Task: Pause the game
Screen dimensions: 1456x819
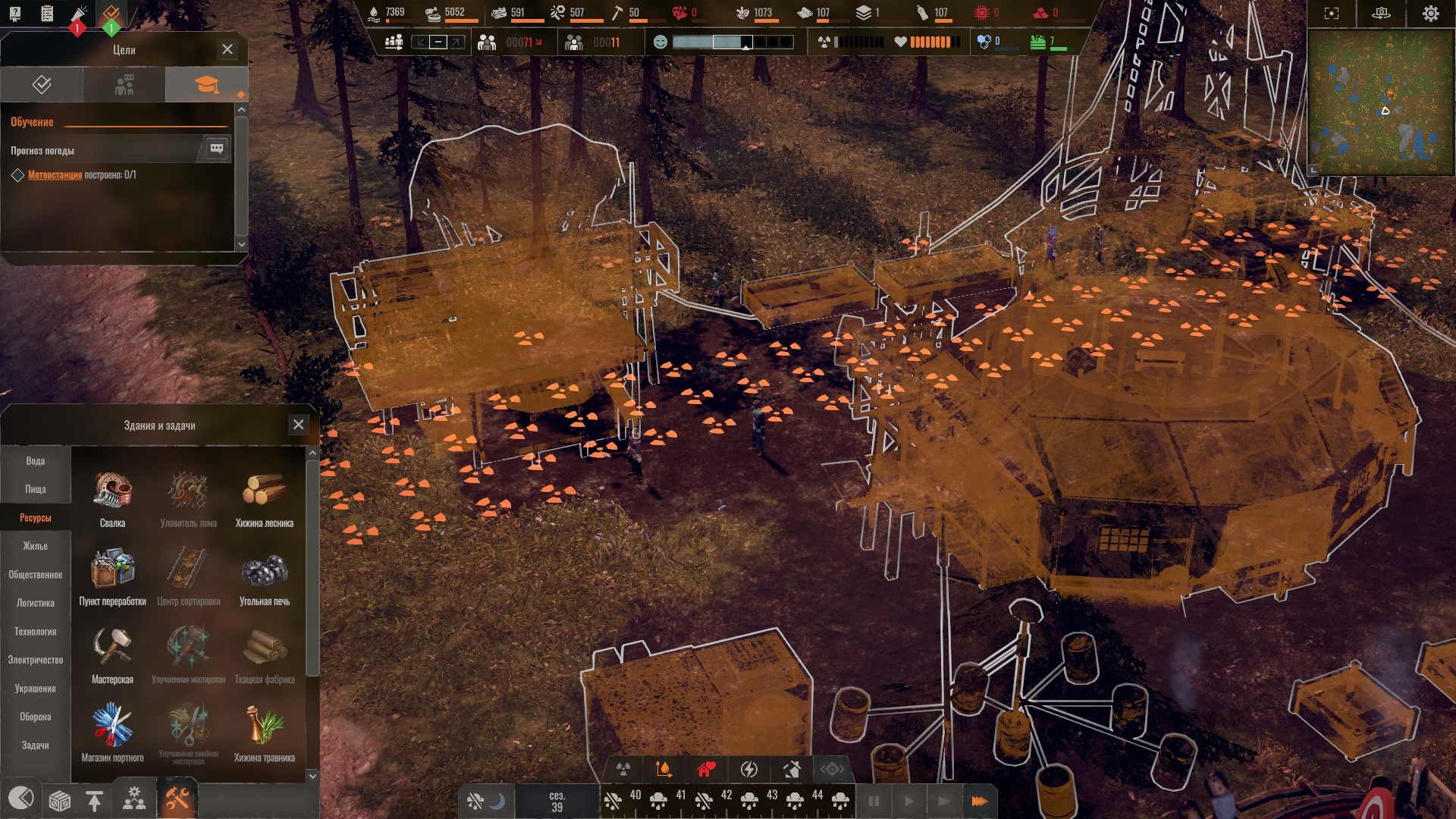Action: pos(874,801)
